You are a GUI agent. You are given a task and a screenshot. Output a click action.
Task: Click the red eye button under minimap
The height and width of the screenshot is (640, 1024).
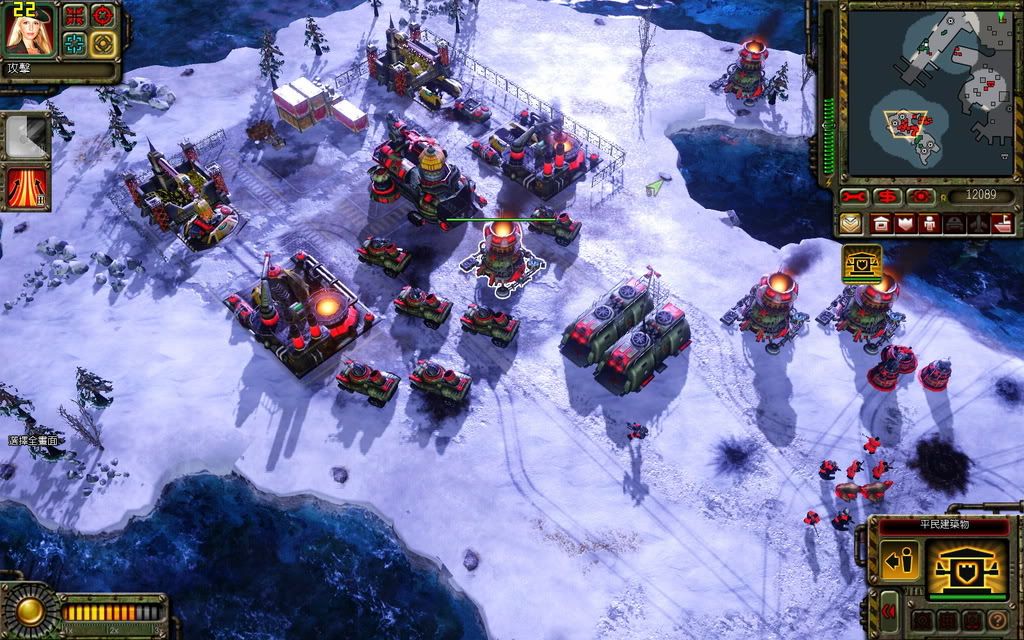click(918, 196)
